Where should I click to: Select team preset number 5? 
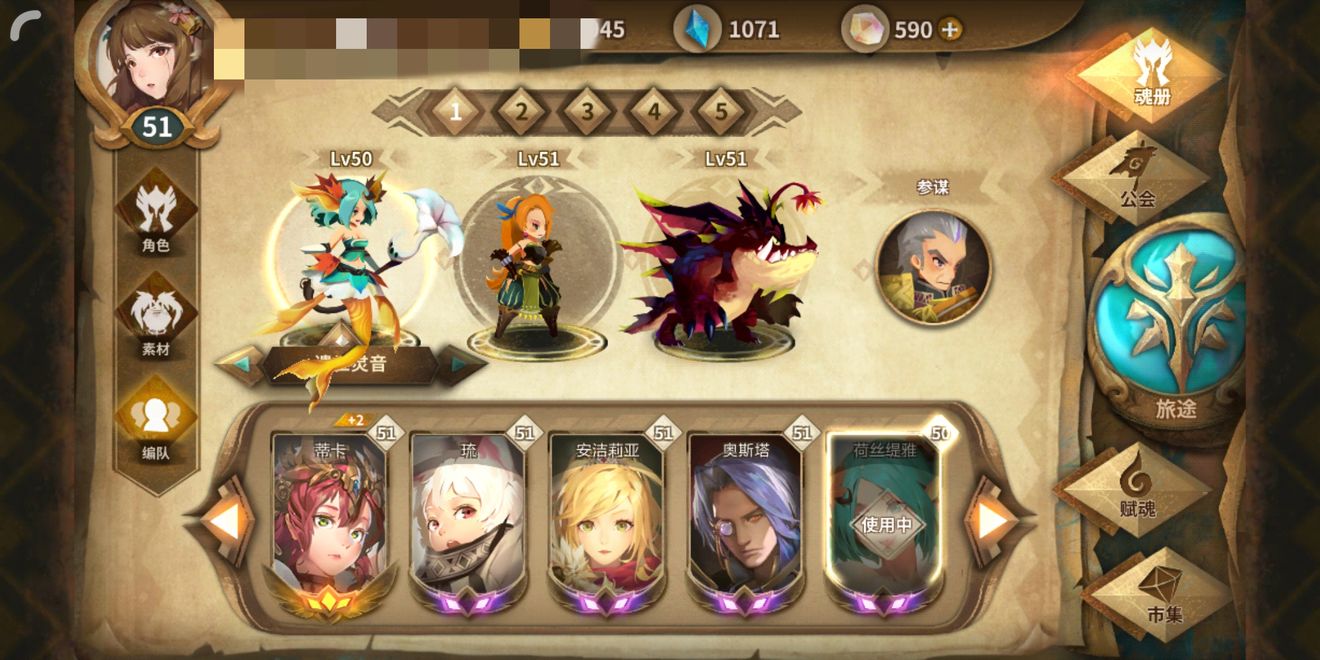(721, 112)
